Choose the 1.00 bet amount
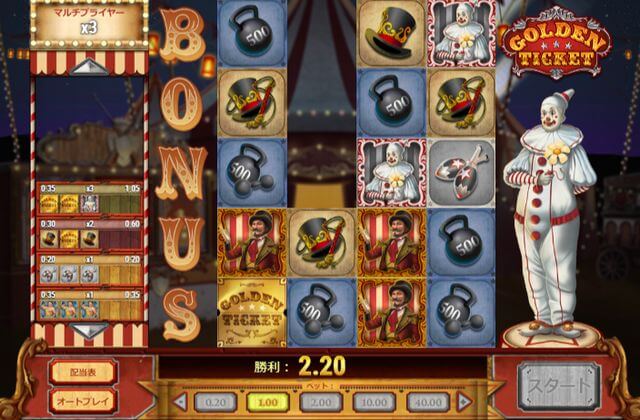640x420 pixels. (x=264, y=400)
